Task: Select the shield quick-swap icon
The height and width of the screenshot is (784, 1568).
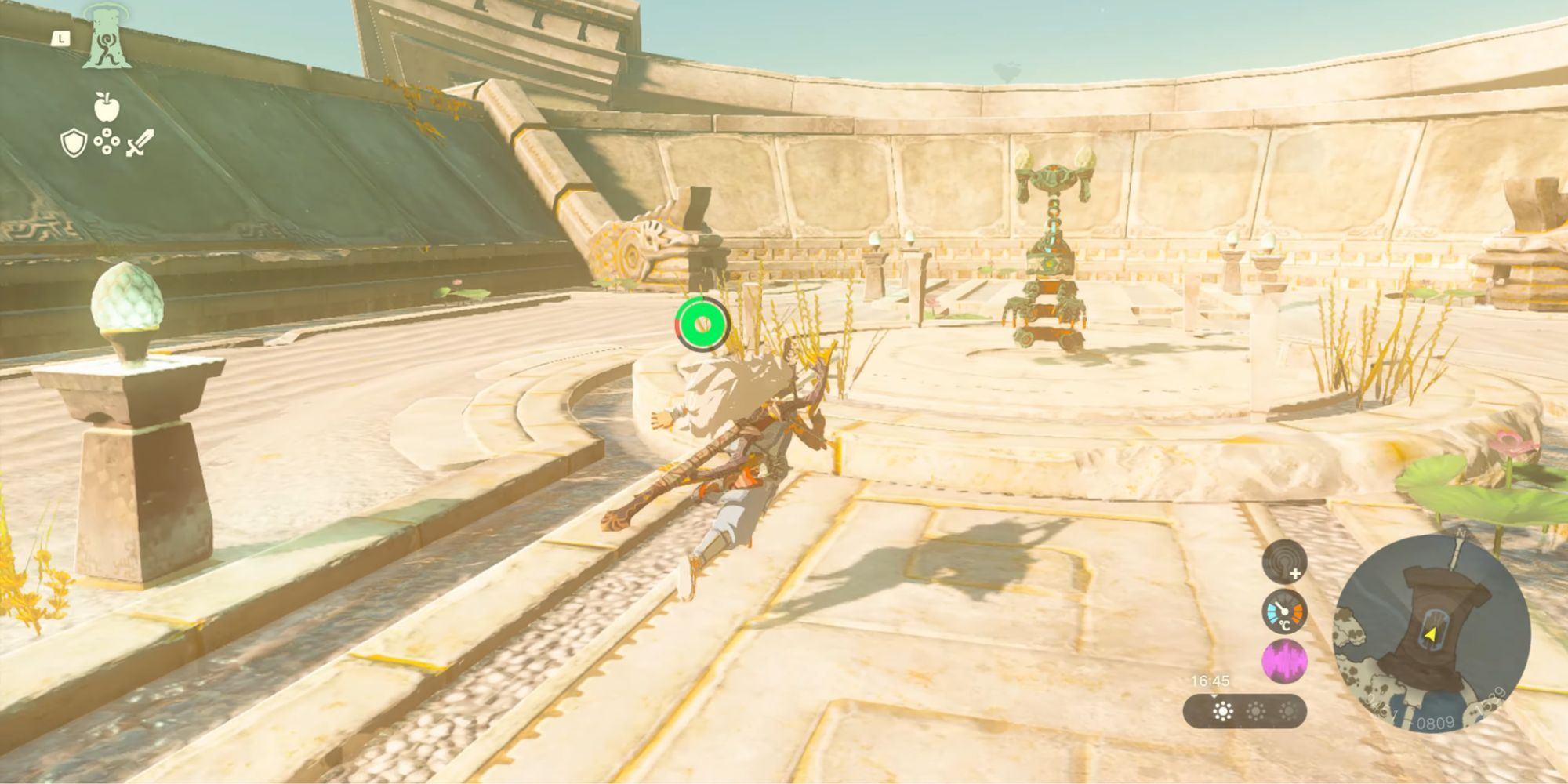Action: pos(73,143)
